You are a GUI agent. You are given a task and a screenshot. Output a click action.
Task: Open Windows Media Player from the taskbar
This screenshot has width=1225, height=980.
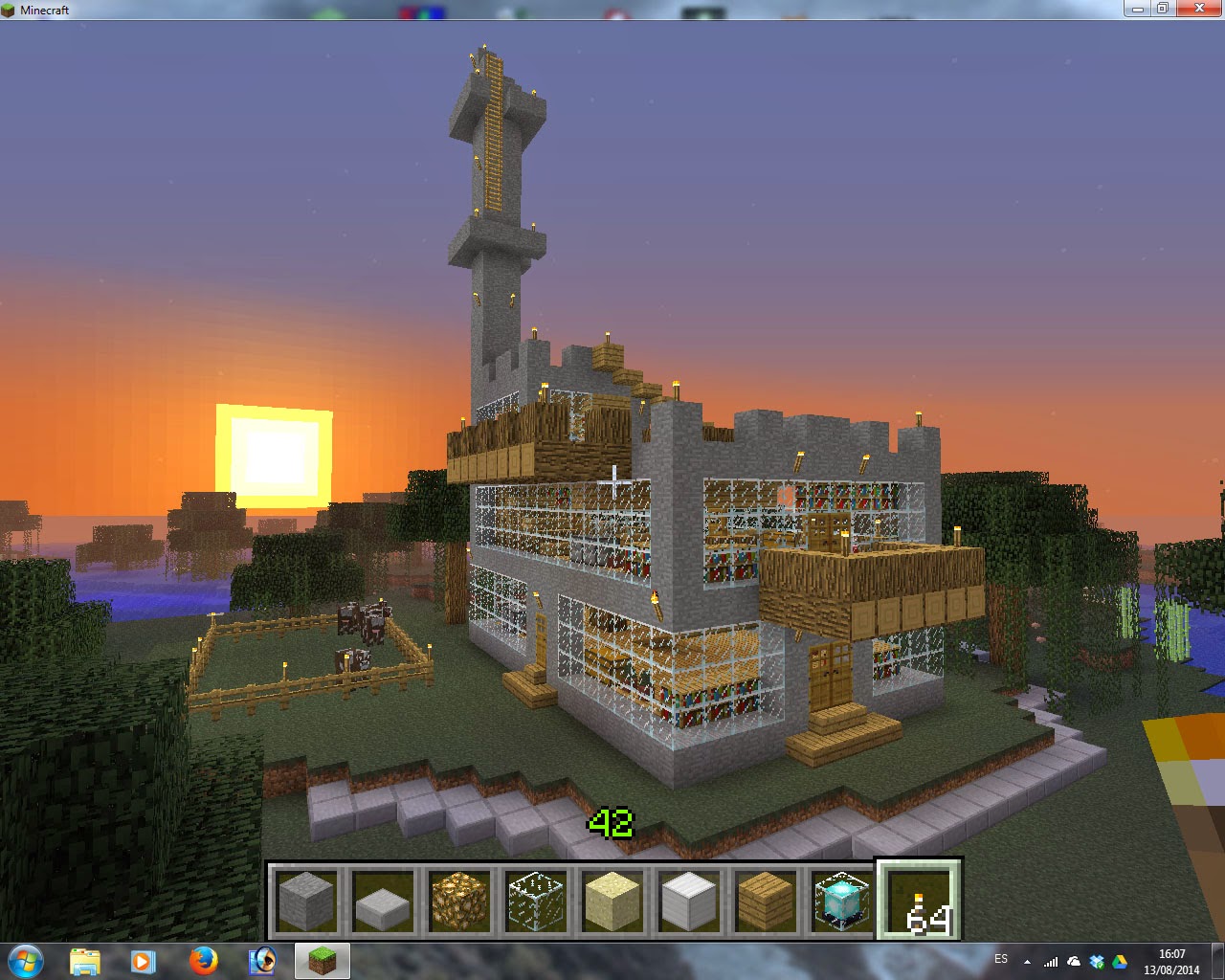(144, 960)
